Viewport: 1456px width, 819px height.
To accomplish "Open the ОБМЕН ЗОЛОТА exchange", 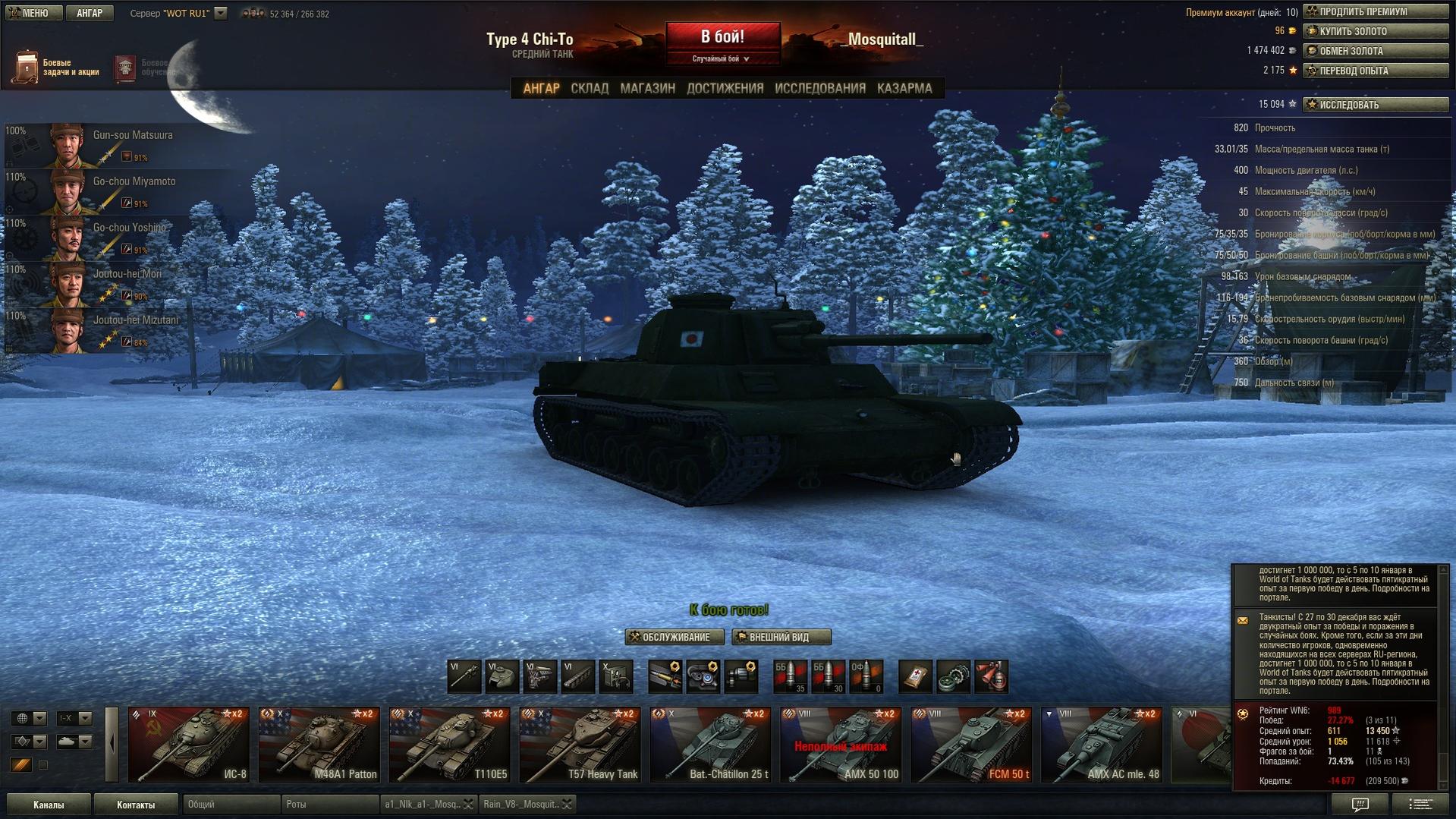I will click(x=1375, y=51).
